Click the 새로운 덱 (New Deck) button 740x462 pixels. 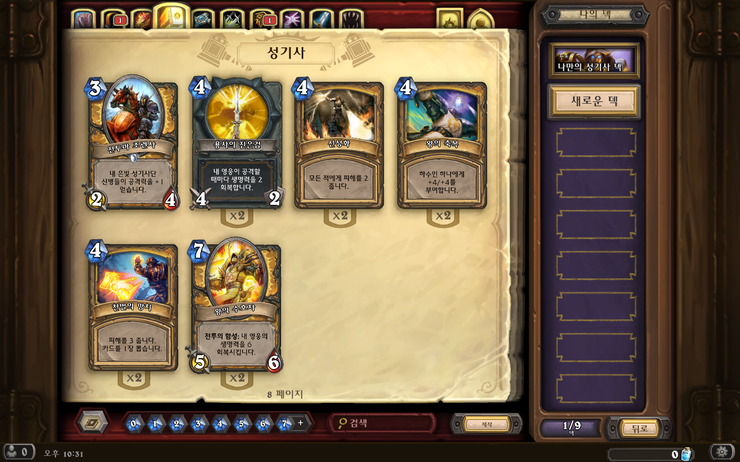coord(593,102)
